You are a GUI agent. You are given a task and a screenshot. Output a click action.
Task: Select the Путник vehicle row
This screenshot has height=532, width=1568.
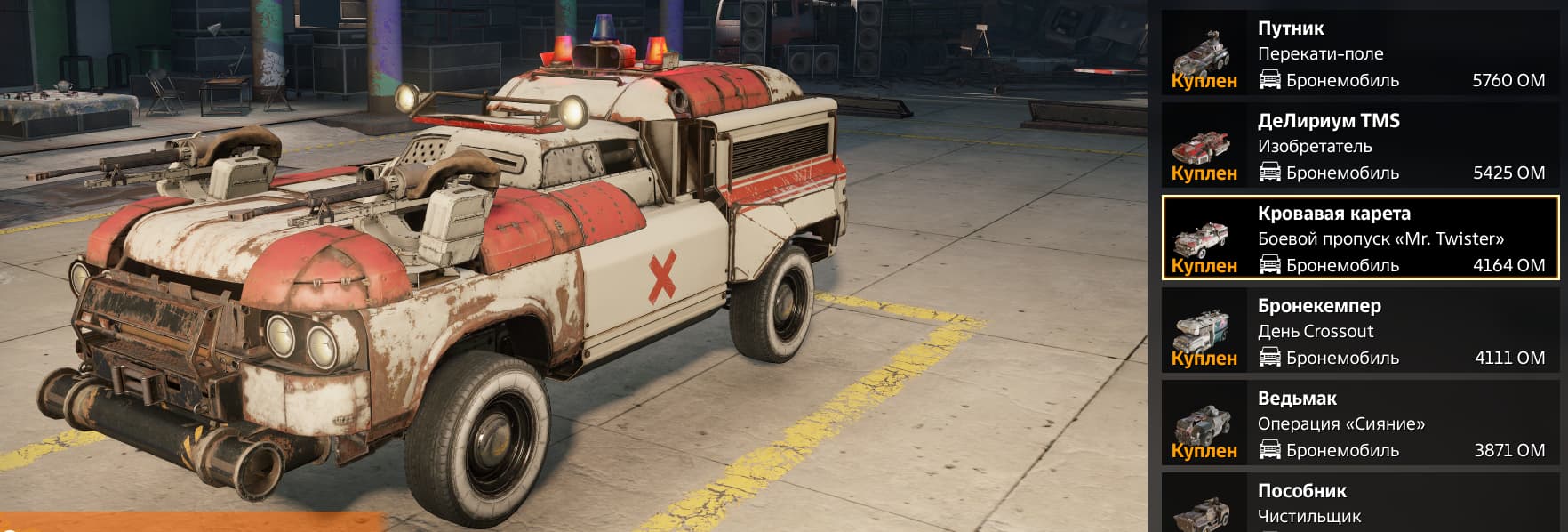click(1360, 53)
